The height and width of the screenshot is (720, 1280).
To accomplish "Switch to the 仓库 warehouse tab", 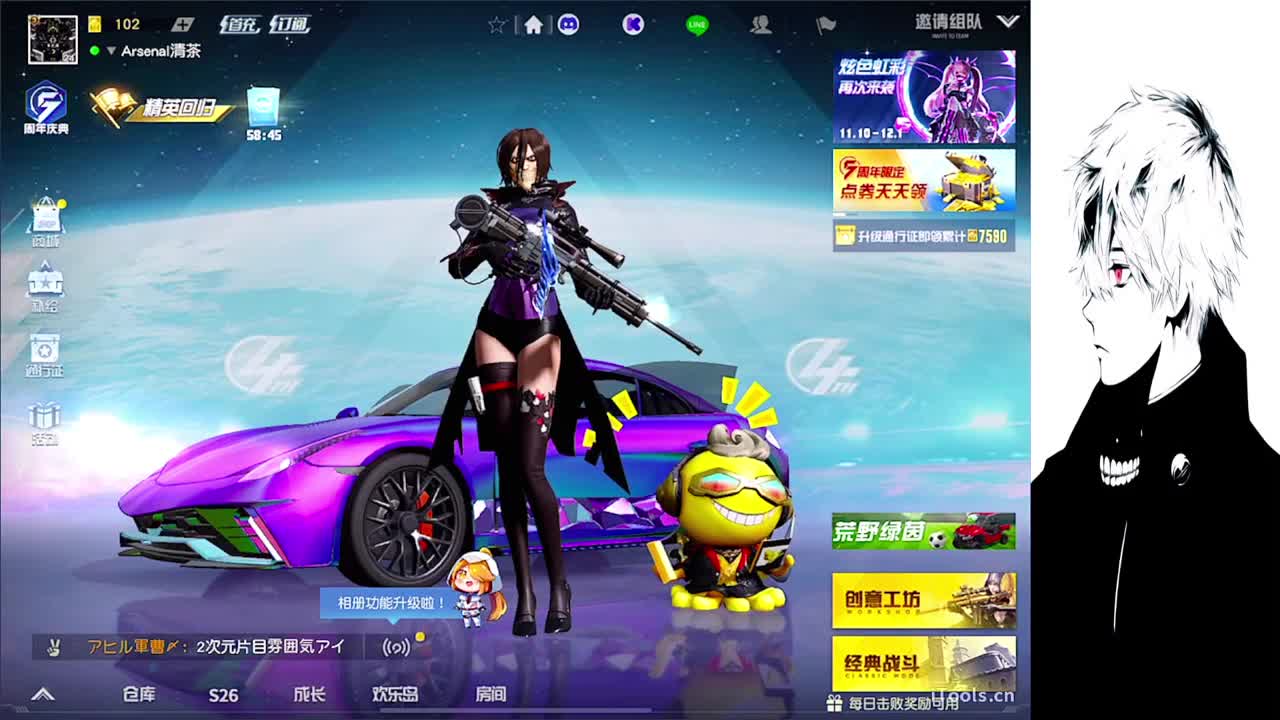I will click(x=139, y=695).
